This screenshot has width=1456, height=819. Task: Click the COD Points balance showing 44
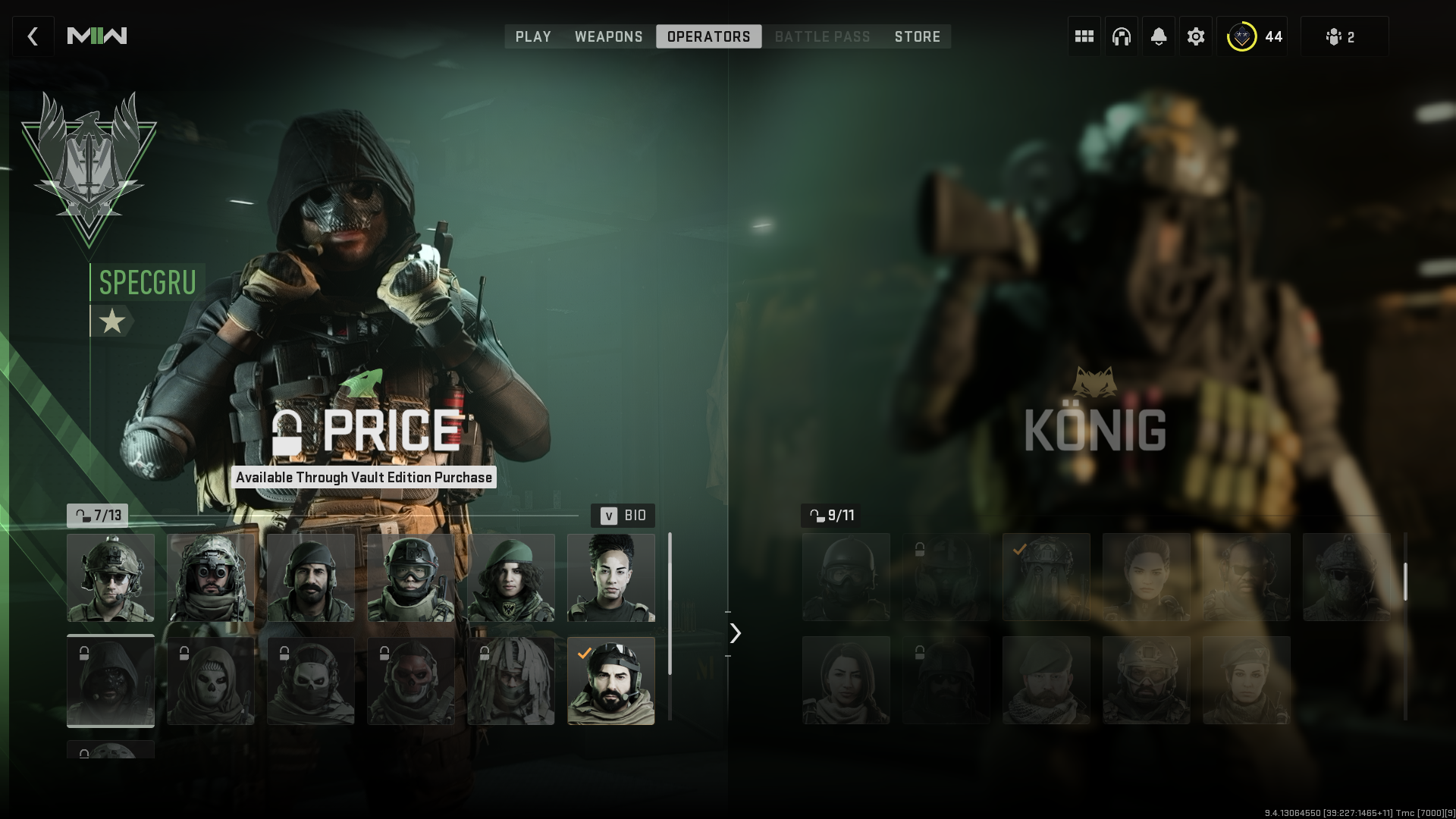pyautogui.click(x=1253, y=35)
